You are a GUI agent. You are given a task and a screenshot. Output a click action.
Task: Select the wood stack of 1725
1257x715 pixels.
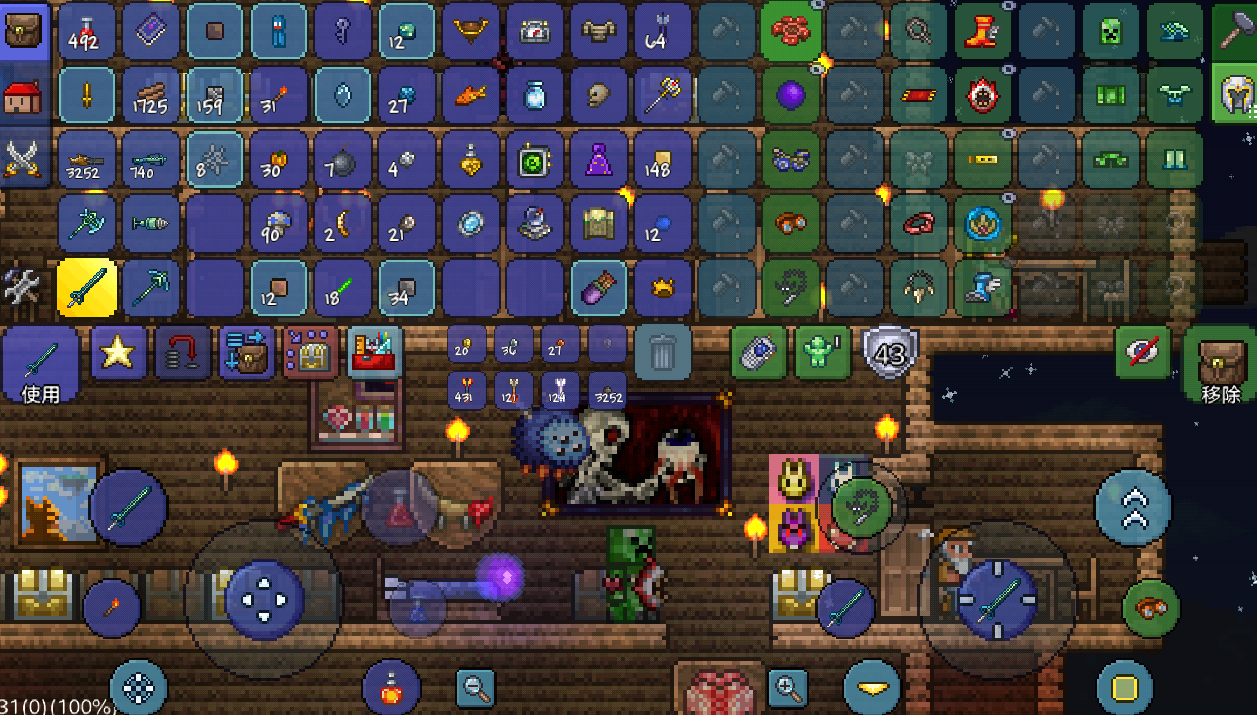(x=151, y=96)
